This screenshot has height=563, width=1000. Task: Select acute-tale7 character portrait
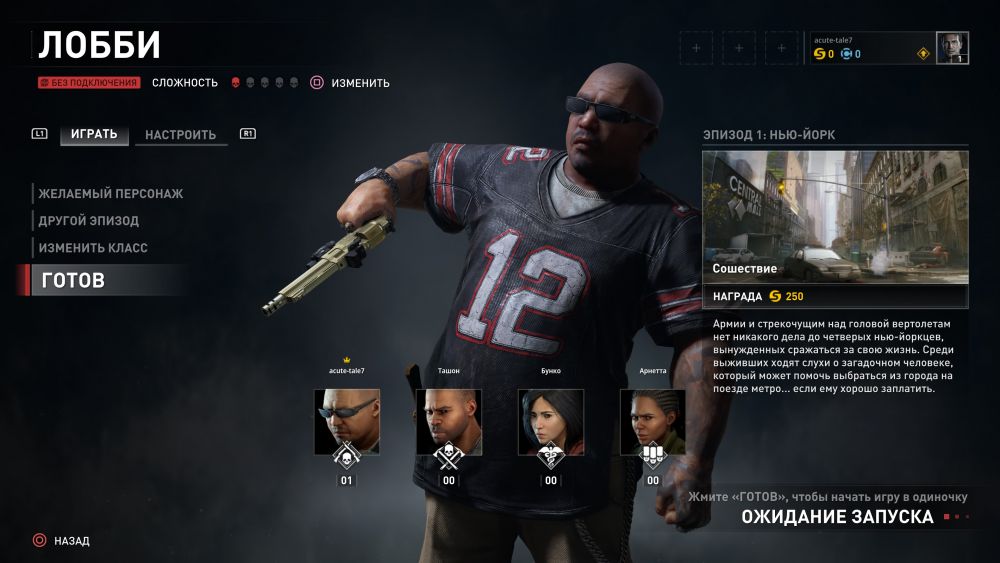pyautogui.click(x=347, y=422)
